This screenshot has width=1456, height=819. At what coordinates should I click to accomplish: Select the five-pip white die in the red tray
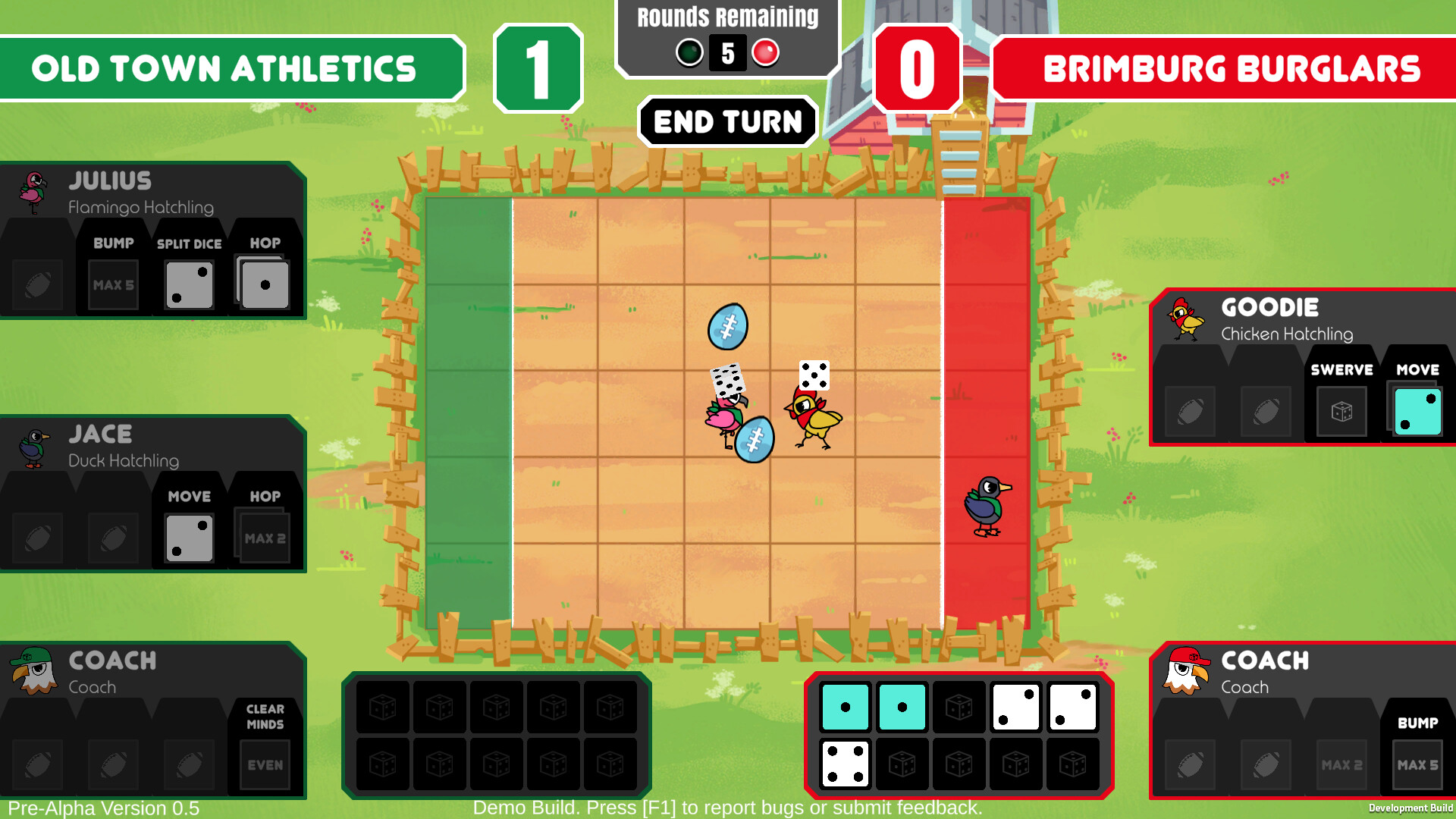tap(1073, 707)
